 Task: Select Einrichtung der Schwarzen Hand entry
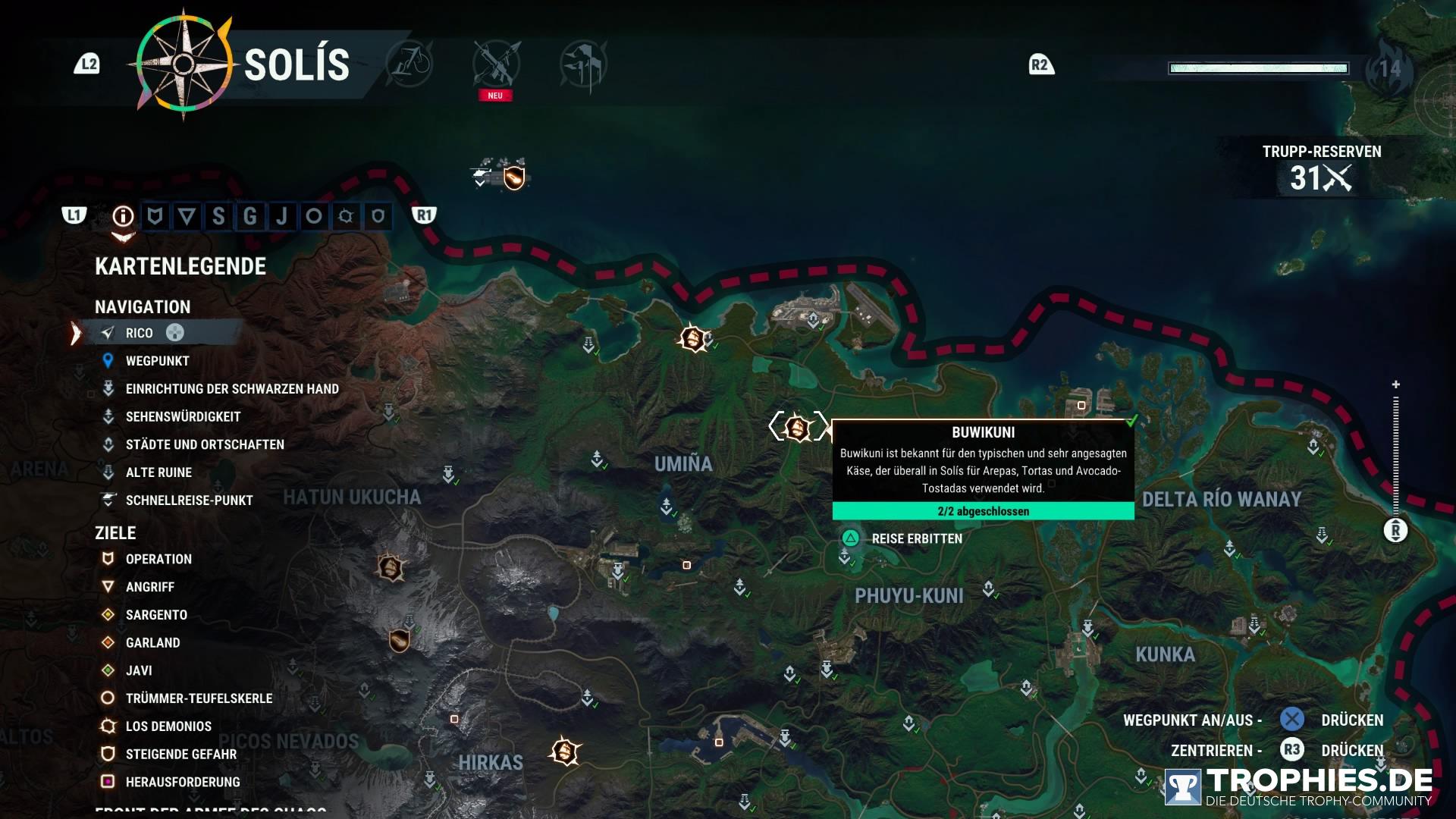tap(231, 389)
